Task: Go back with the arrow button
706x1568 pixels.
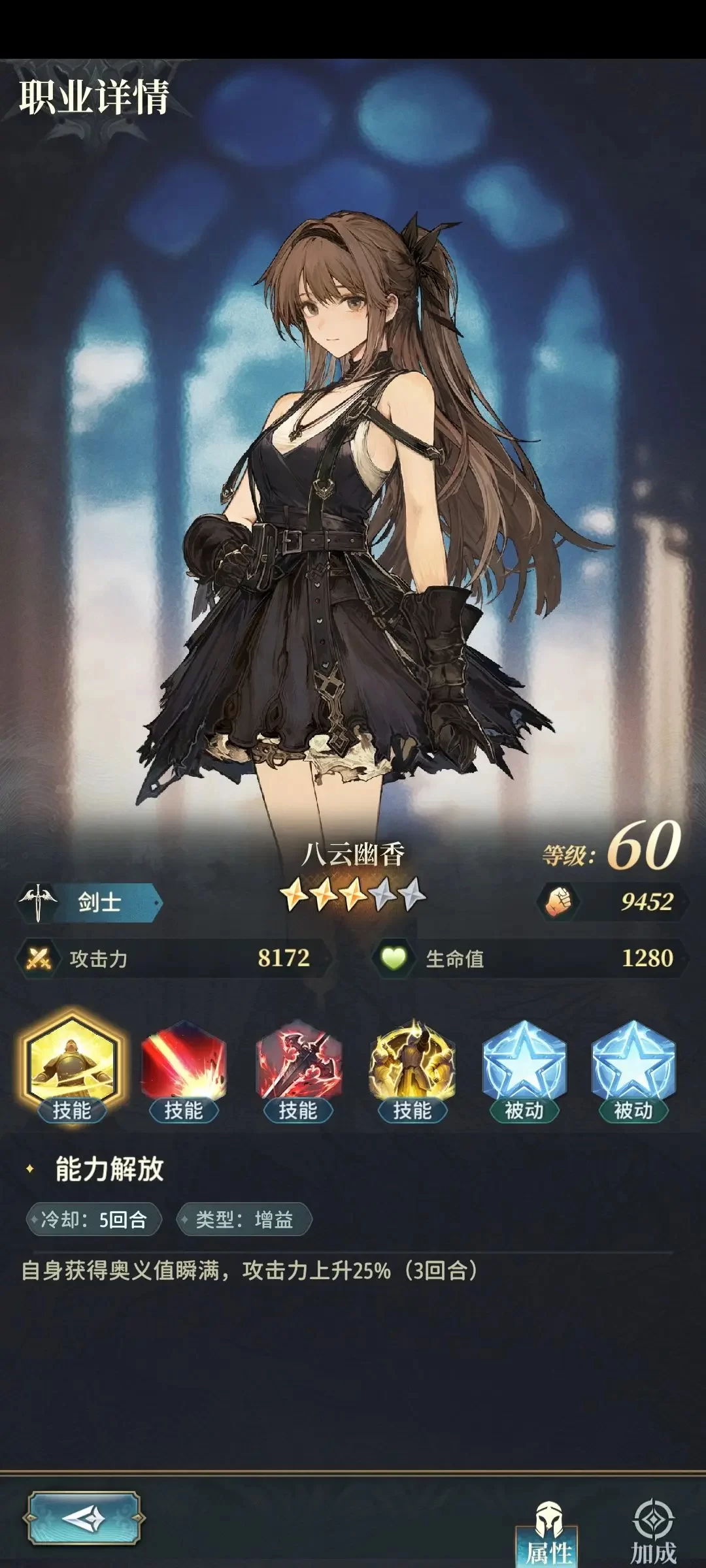Action: point(84,1518)
